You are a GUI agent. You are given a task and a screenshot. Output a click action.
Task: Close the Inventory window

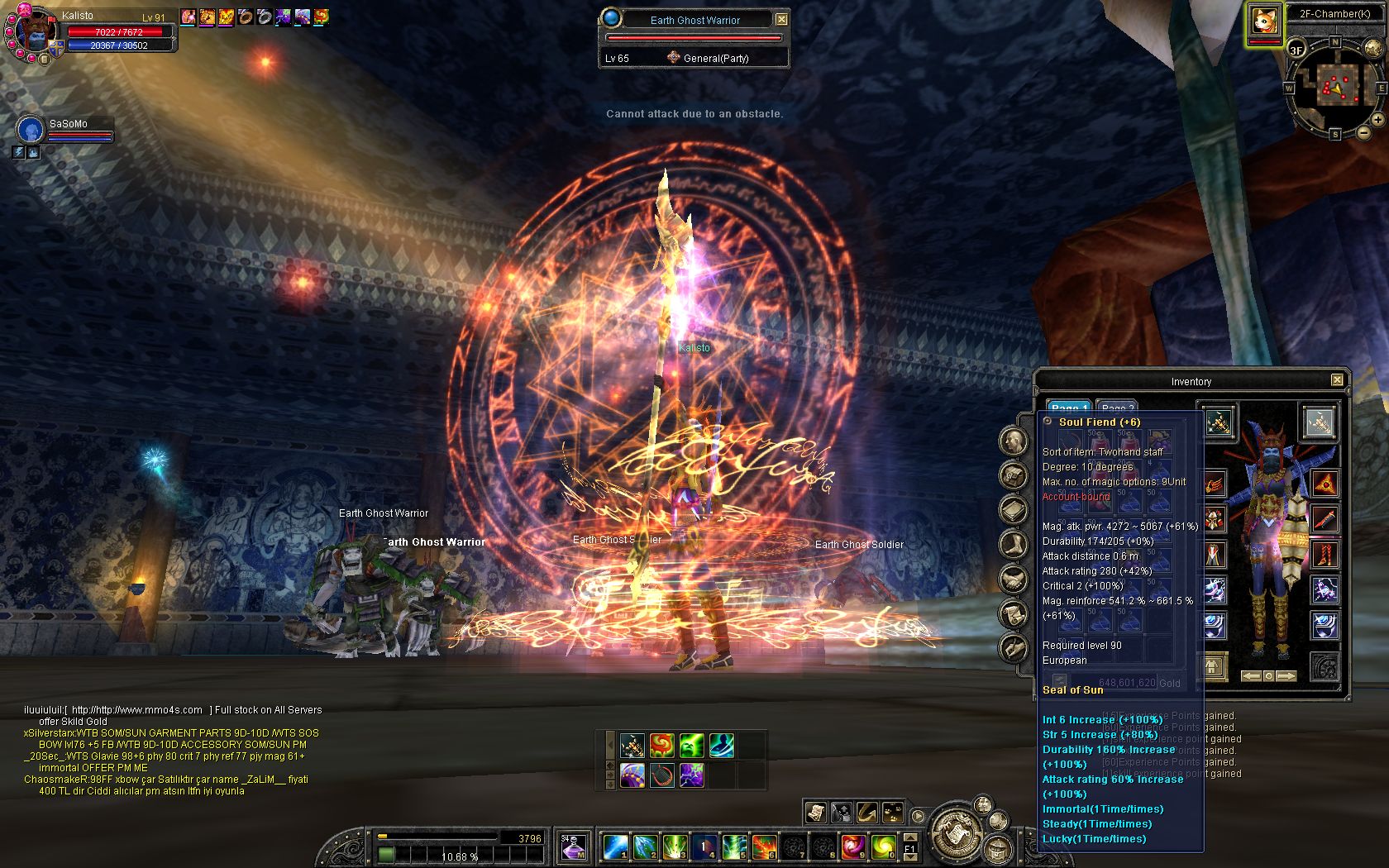point(1337,380)
